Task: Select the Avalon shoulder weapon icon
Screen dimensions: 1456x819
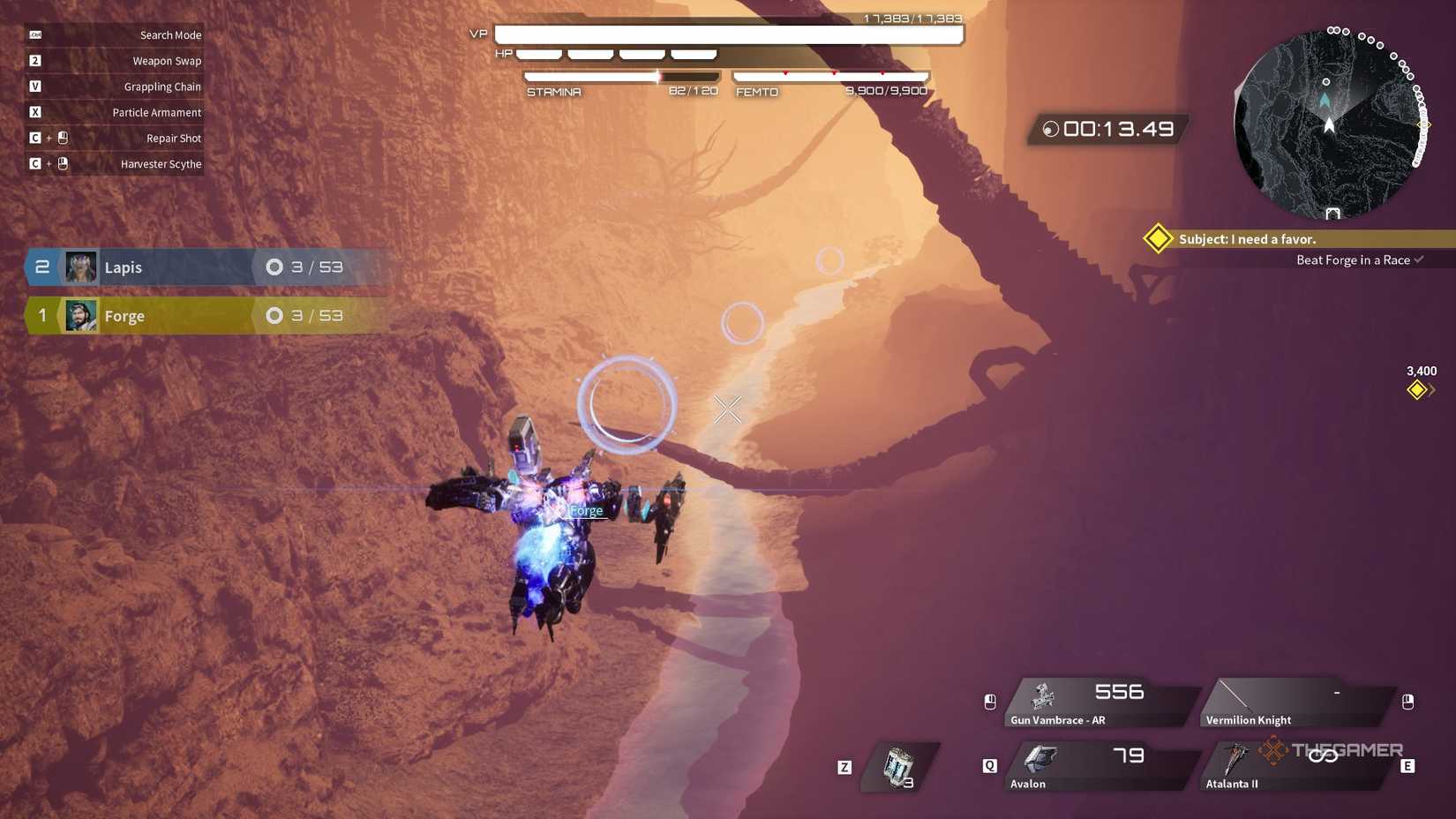Action: (x=1041, y=757)
